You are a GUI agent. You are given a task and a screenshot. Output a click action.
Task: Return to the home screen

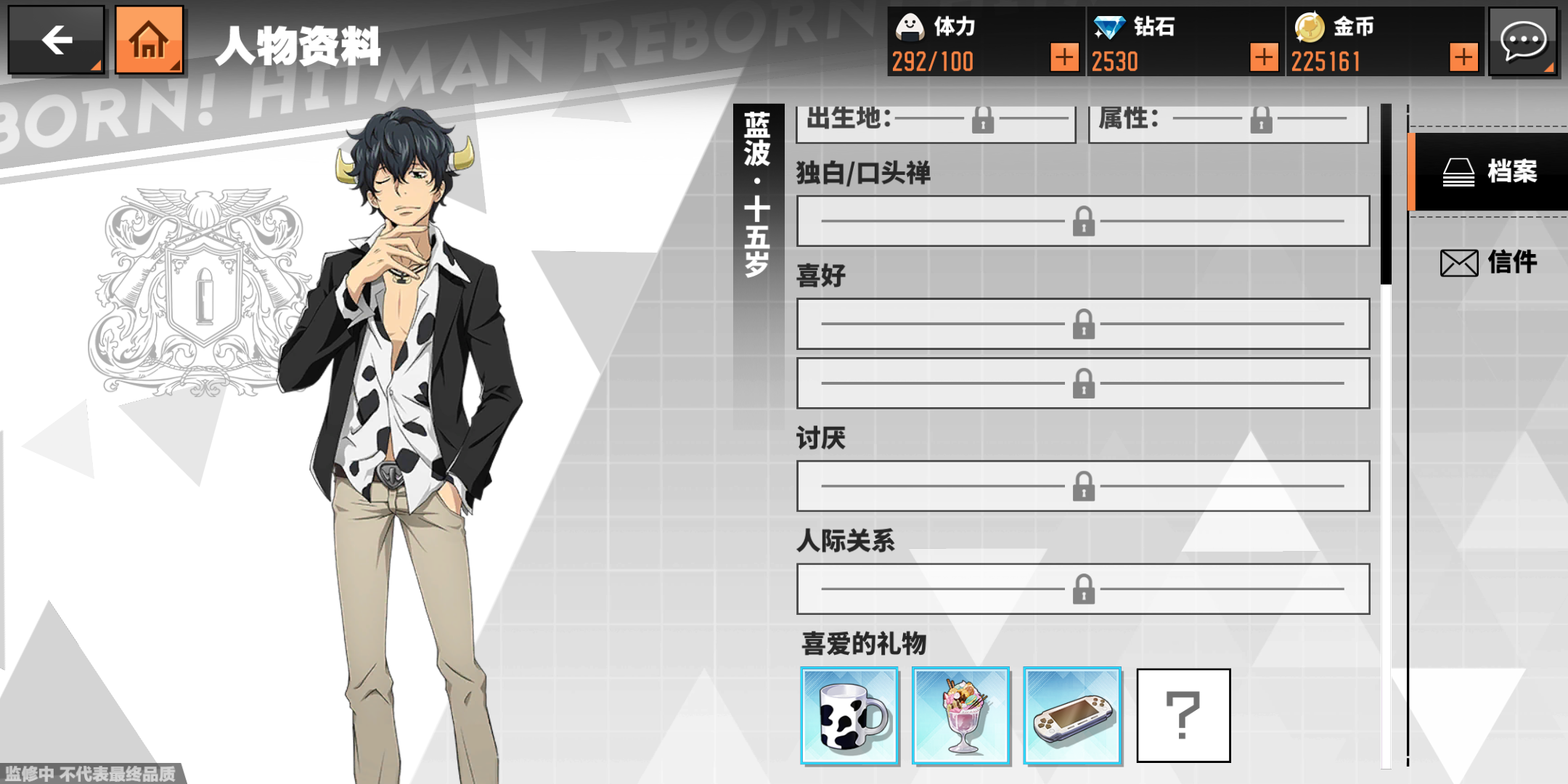tap(149, 40)
